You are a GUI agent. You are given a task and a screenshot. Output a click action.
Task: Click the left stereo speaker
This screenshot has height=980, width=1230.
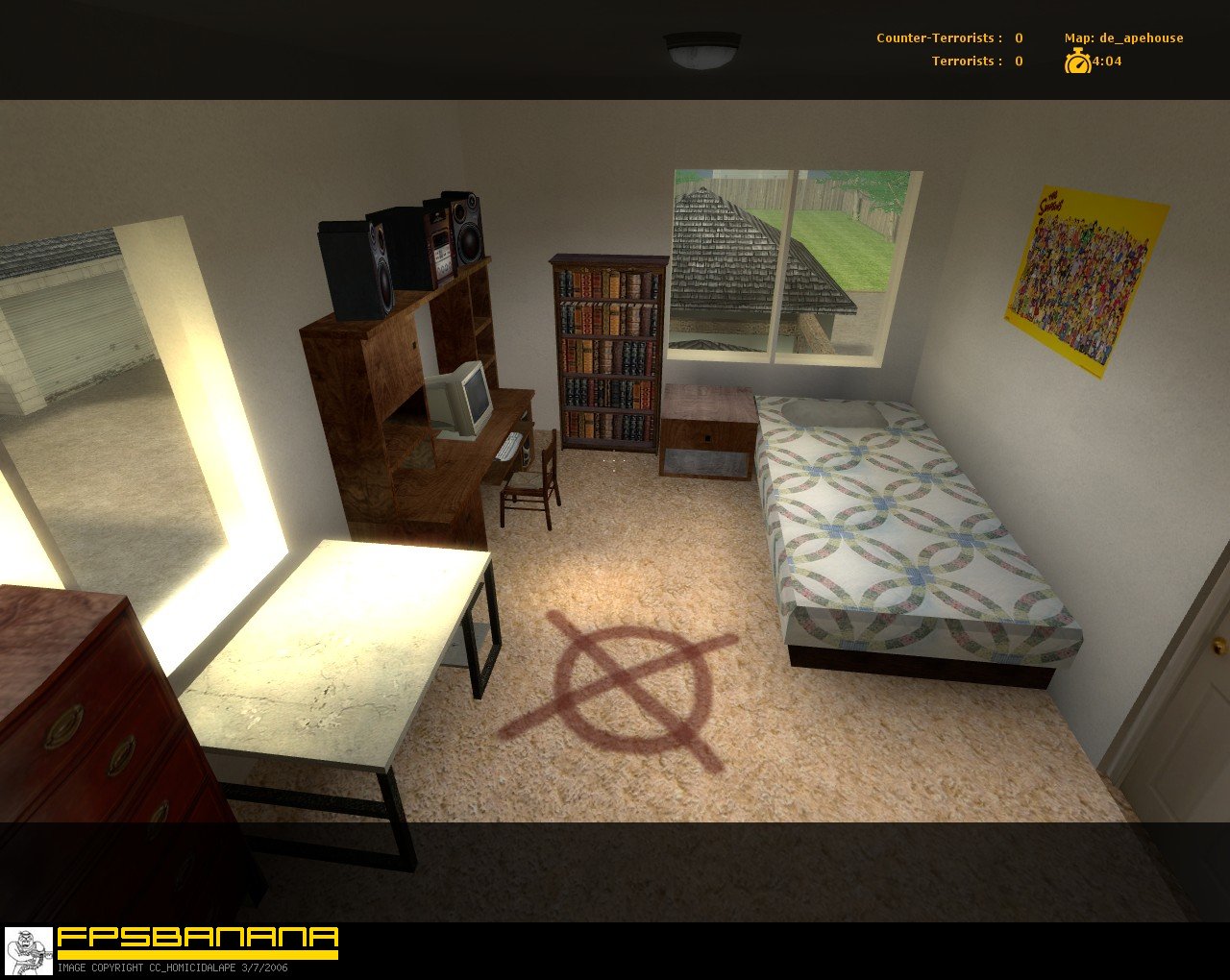356,269
